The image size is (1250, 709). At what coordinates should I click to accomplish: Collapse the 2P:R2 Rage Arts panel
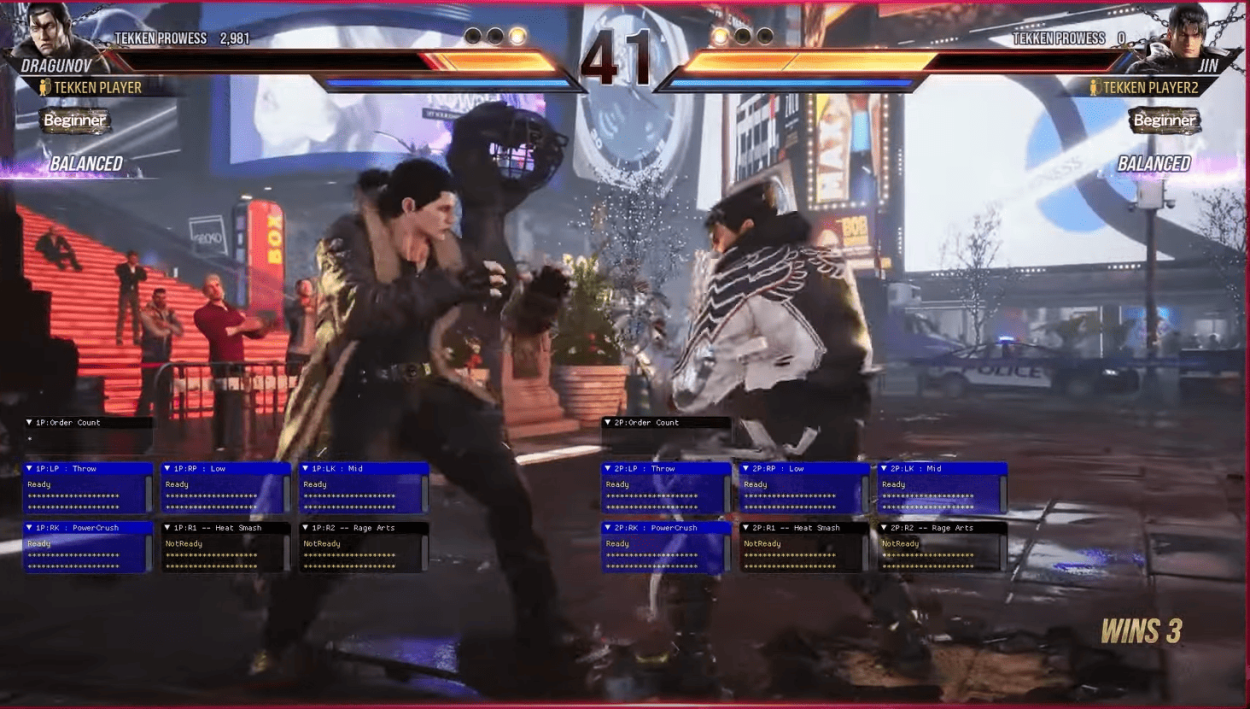(x=884, y=528)
